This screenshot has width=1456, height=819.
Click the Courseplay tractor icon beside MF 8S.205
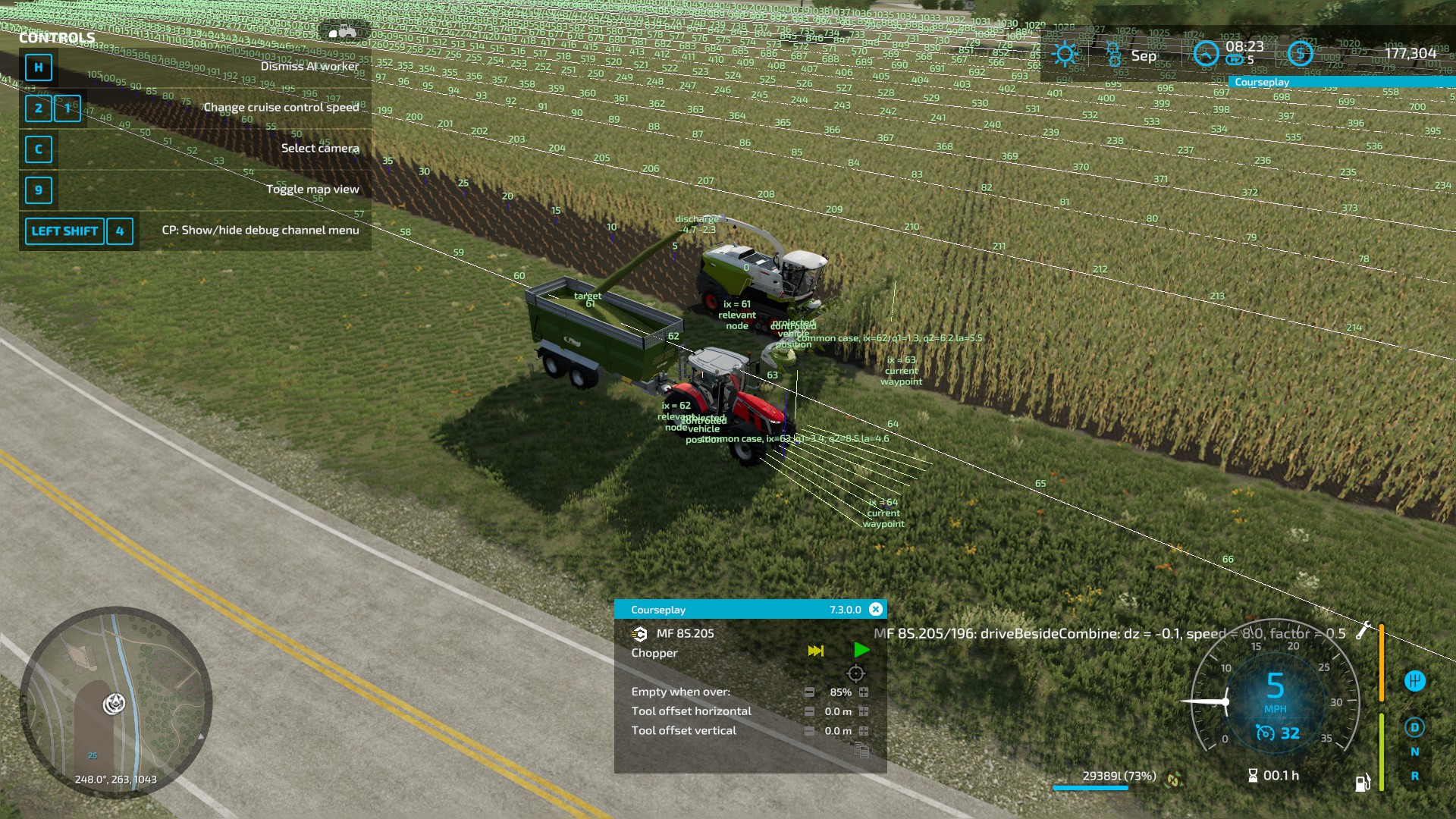click(639, 635)
